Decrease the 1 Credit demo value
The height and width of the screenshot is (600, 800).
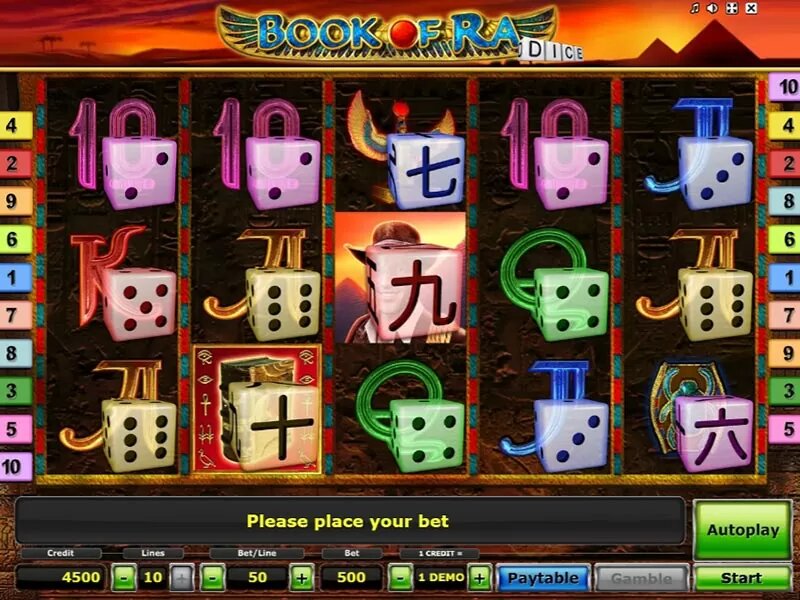tap(400, 578)
